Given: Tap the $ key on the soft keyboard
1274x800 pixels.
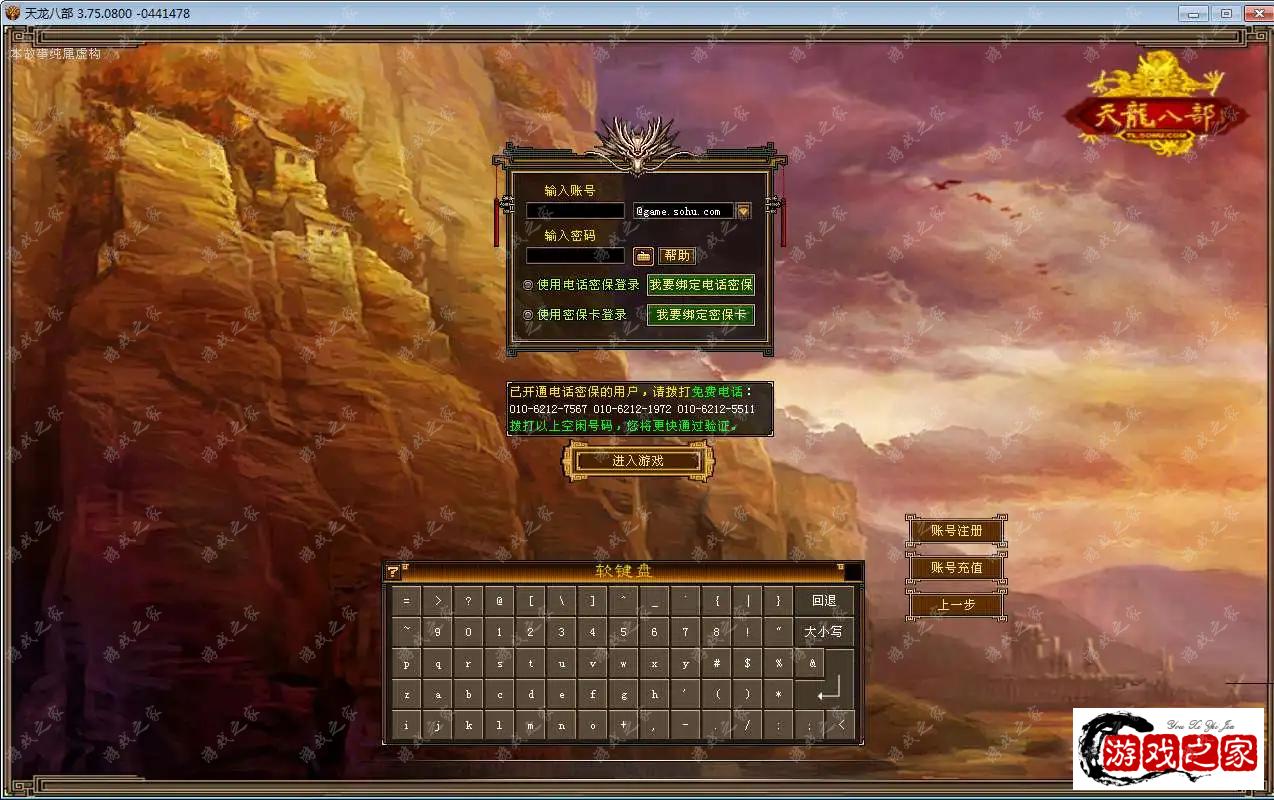Looking at the screenshot, I should pyautogui.click(x=747, y=663).
